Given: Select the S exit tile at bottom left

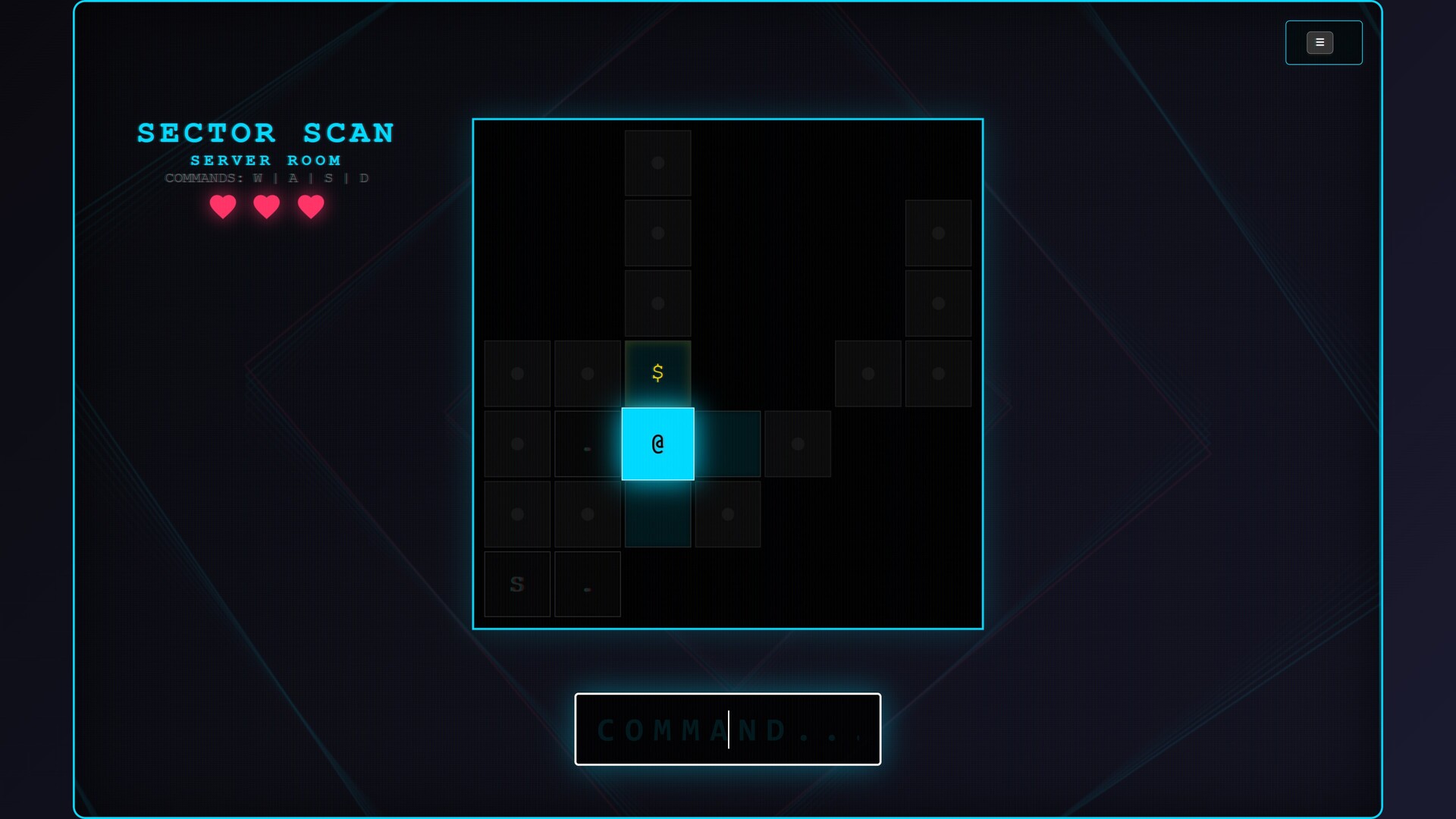Looking at the screenshot, I should pos(517,584).
